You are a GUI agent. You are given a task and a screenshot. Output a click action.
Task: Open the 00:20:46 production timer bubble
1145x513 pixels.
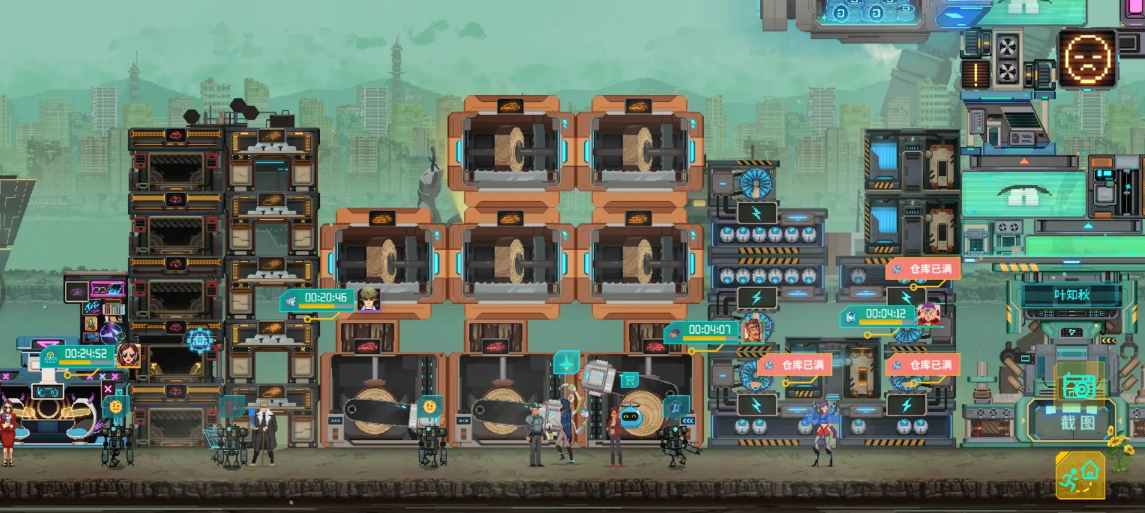(x=326, y=298)
